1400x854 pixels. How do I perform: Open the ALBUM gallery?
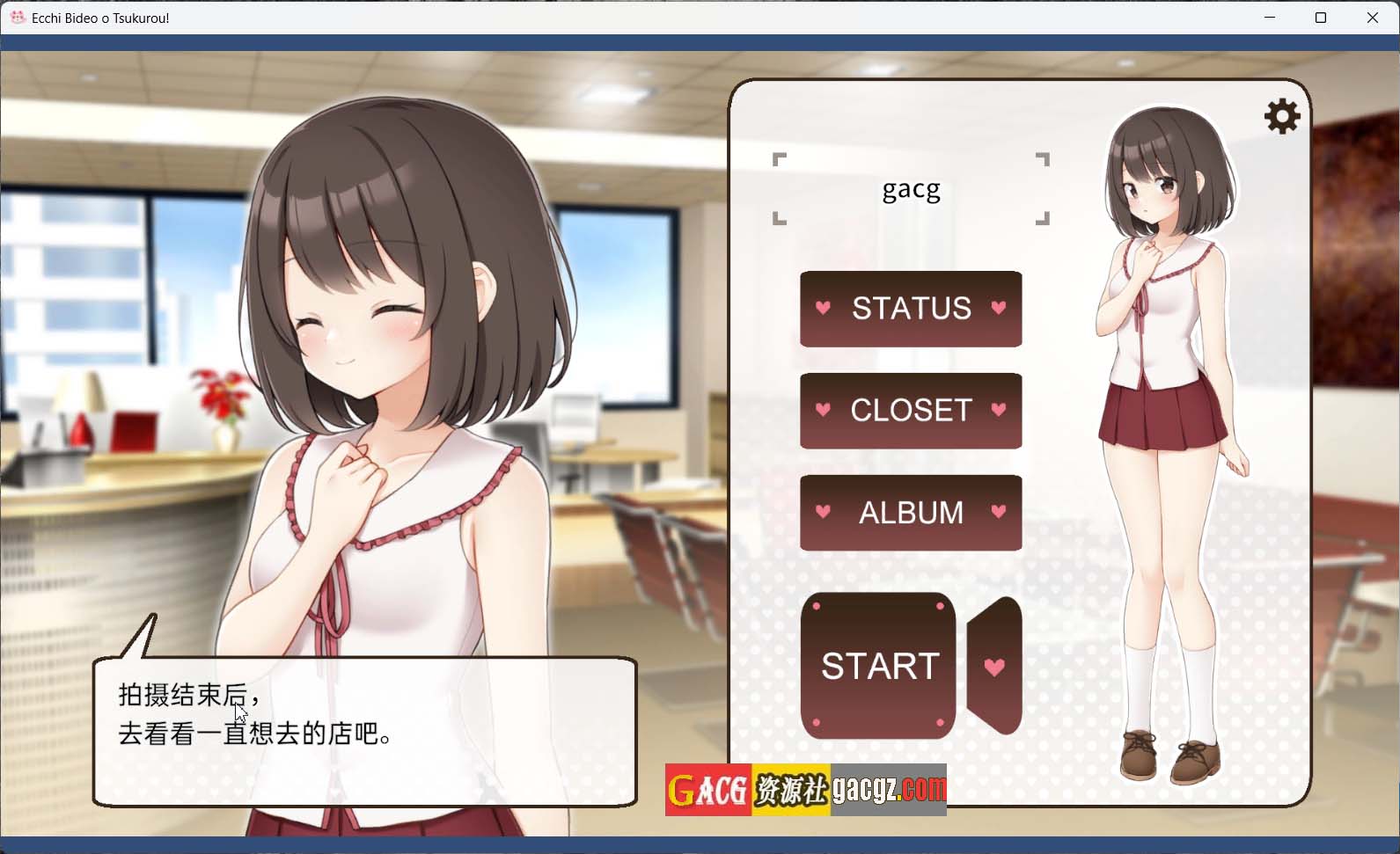point(911,513)
